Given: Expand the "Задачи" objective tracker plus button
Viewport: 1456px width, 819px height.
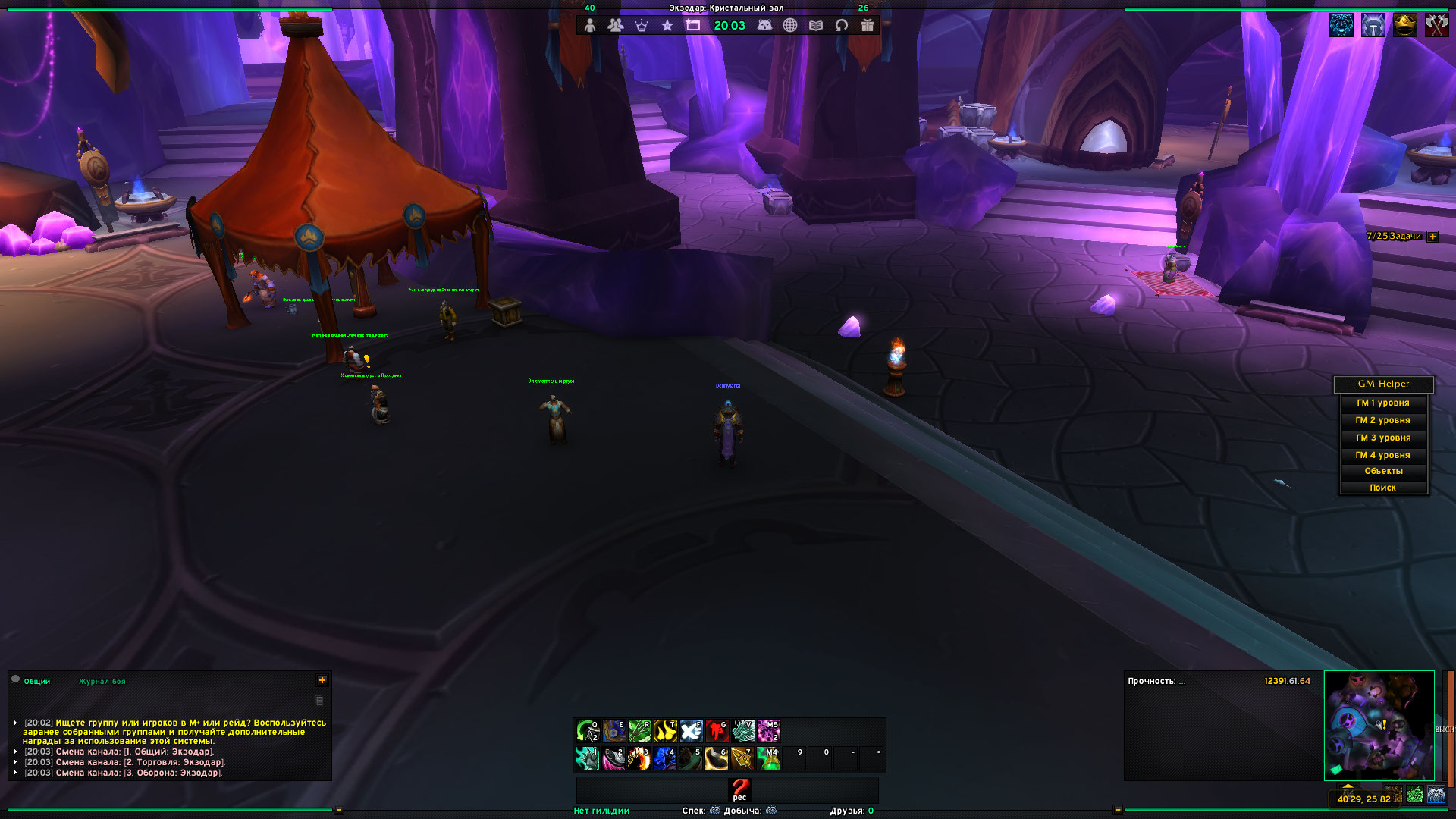Looking at the screenshot, I should (x=1432, y=237).
